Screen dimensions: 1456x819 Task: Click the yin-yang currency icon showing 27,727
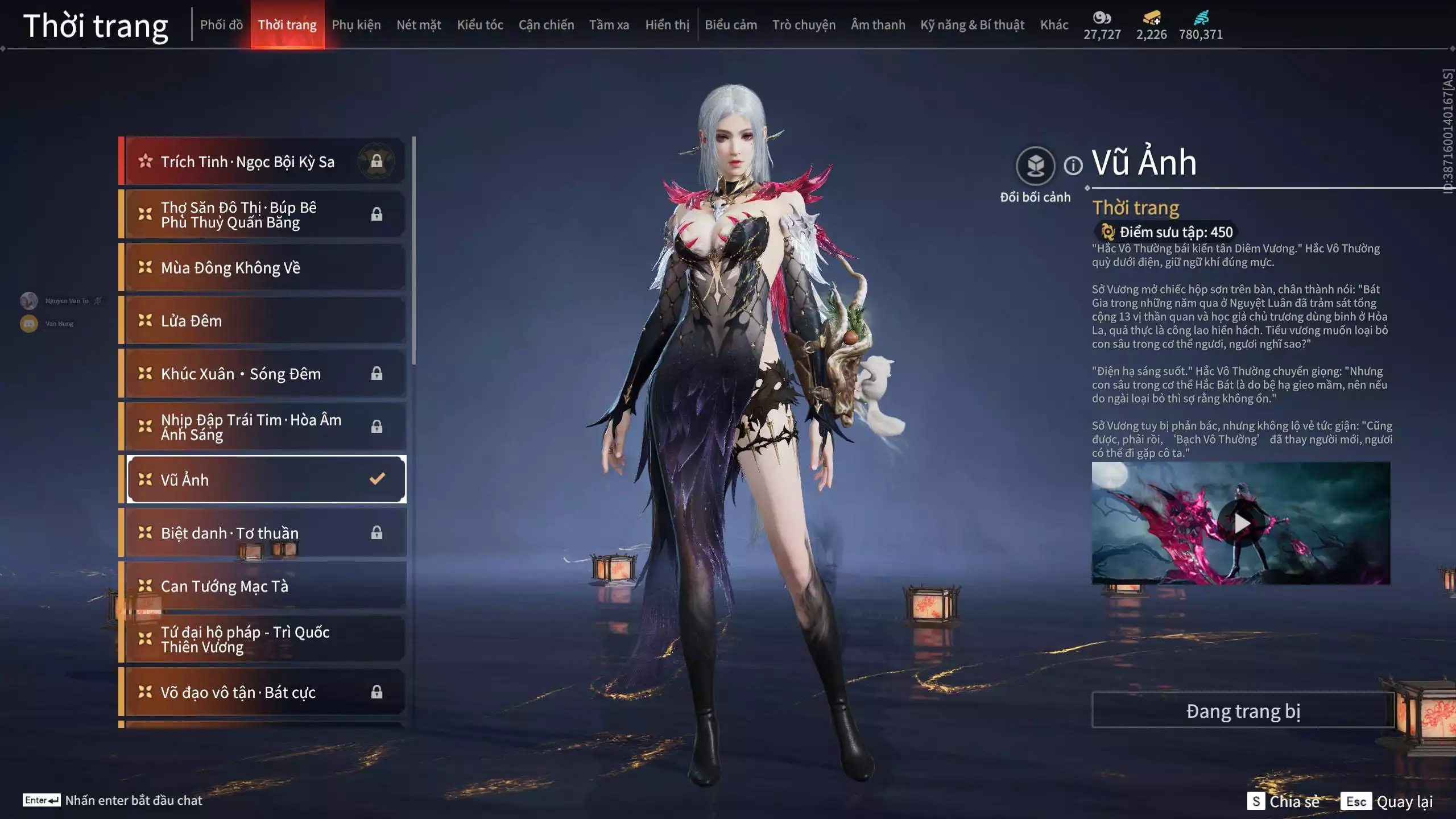[1102, 18]
